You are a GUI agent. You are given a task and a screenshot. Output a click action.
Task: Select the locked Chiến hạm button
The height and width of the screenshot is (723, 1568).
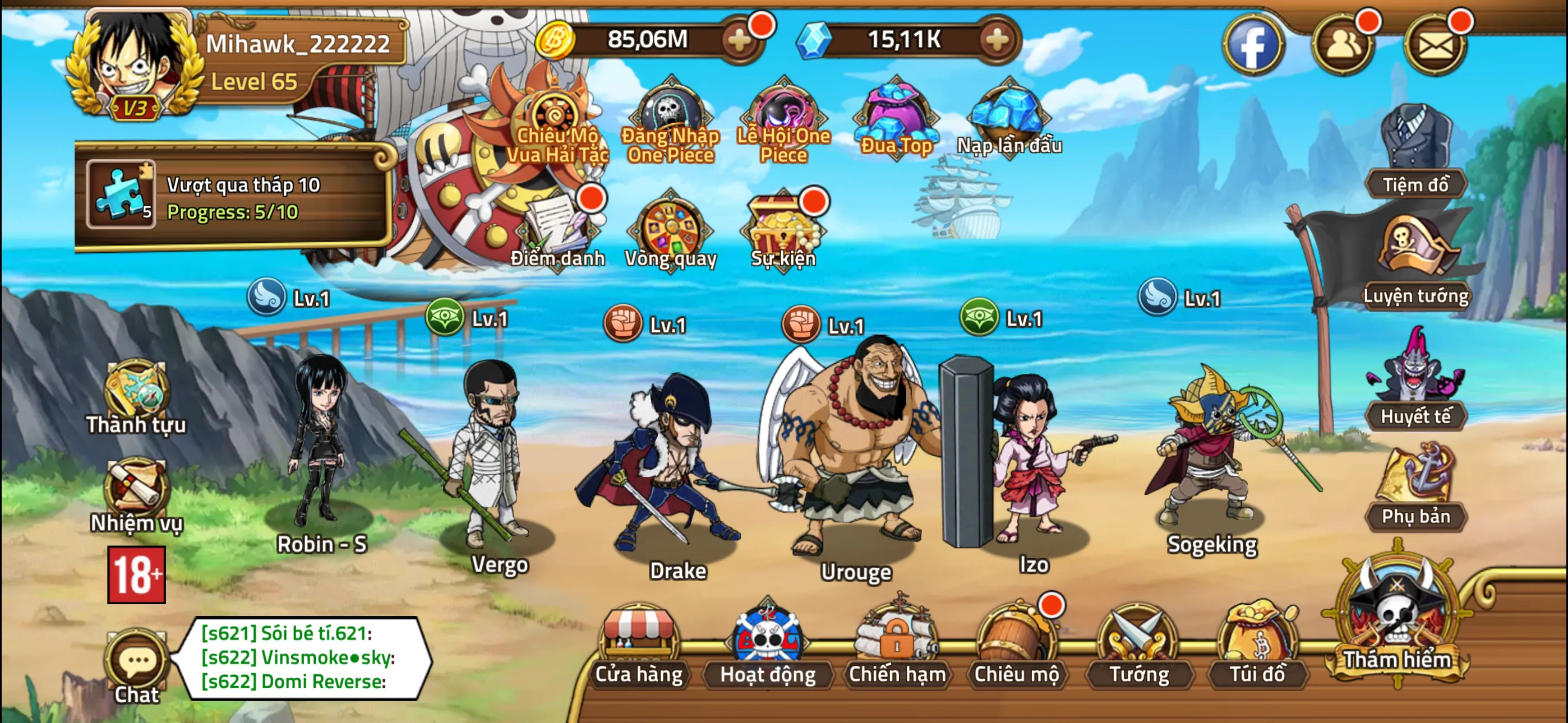897,645
